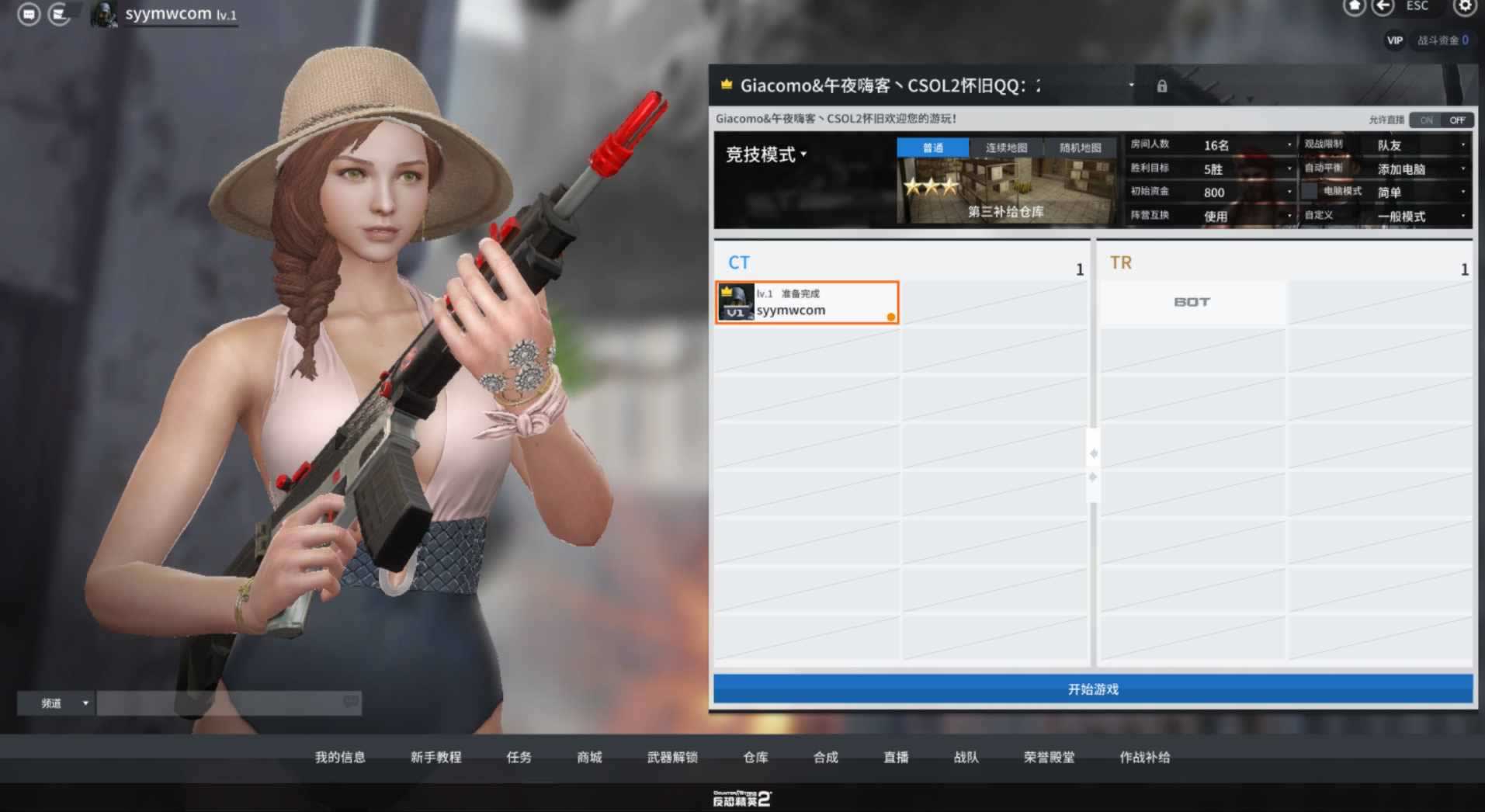The height and width of the screenshot is (812, 1485).
Task: Open the gear settings icon
Action: coord(1464,7)
